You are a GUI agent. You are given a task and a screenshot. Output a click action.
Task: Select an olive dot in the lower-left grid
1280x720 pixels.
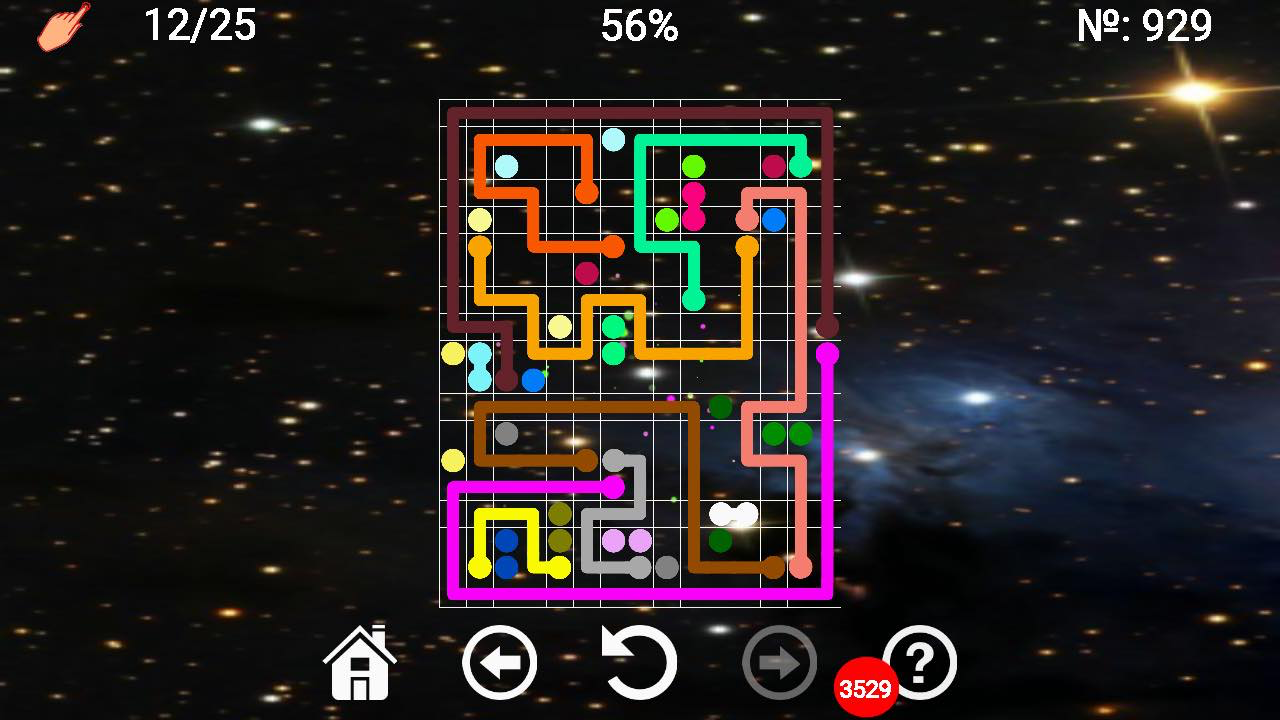(x=560, y=514)
